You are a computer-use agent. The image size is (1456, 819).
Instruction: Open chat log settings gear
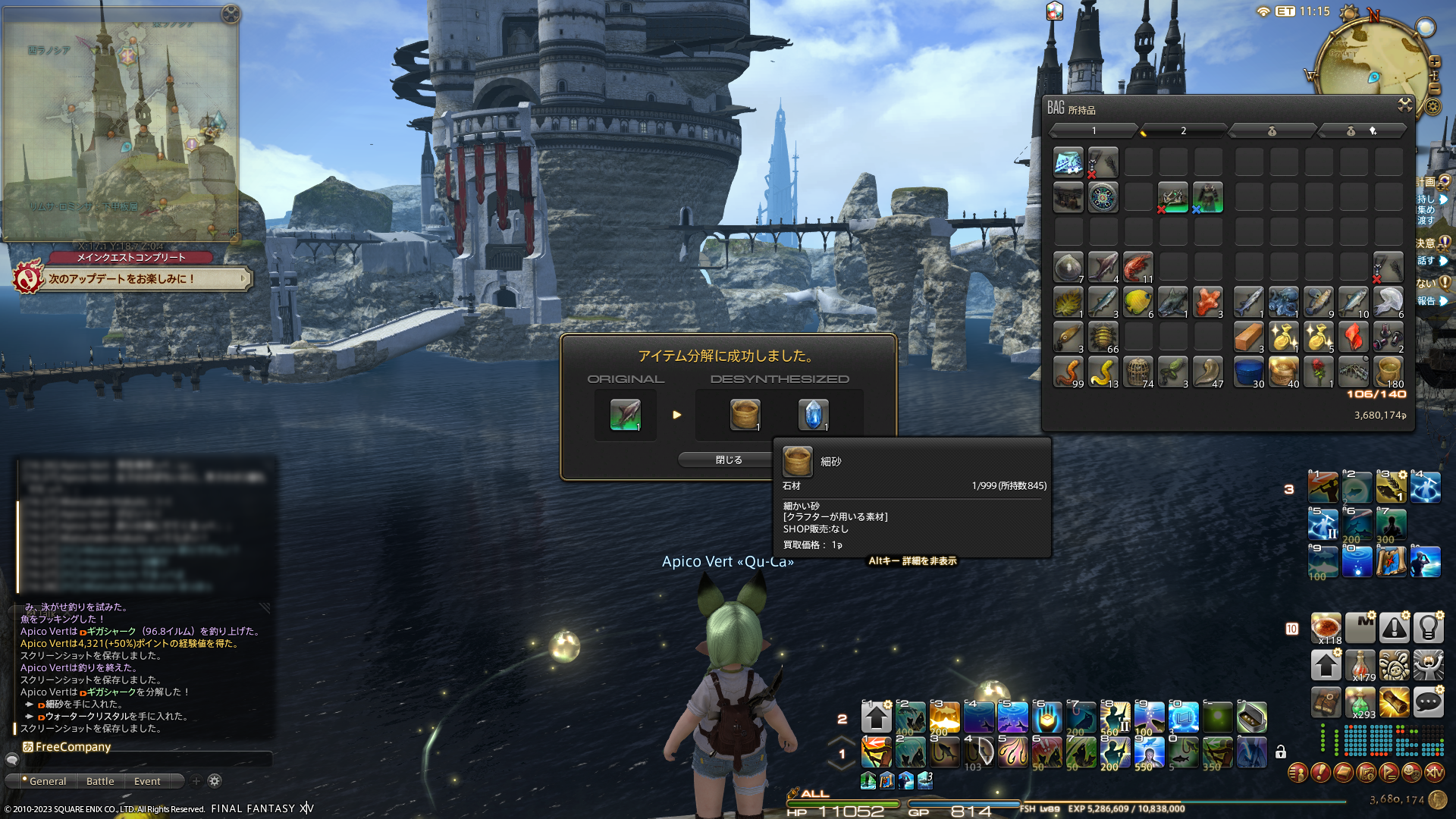(215, 781)
